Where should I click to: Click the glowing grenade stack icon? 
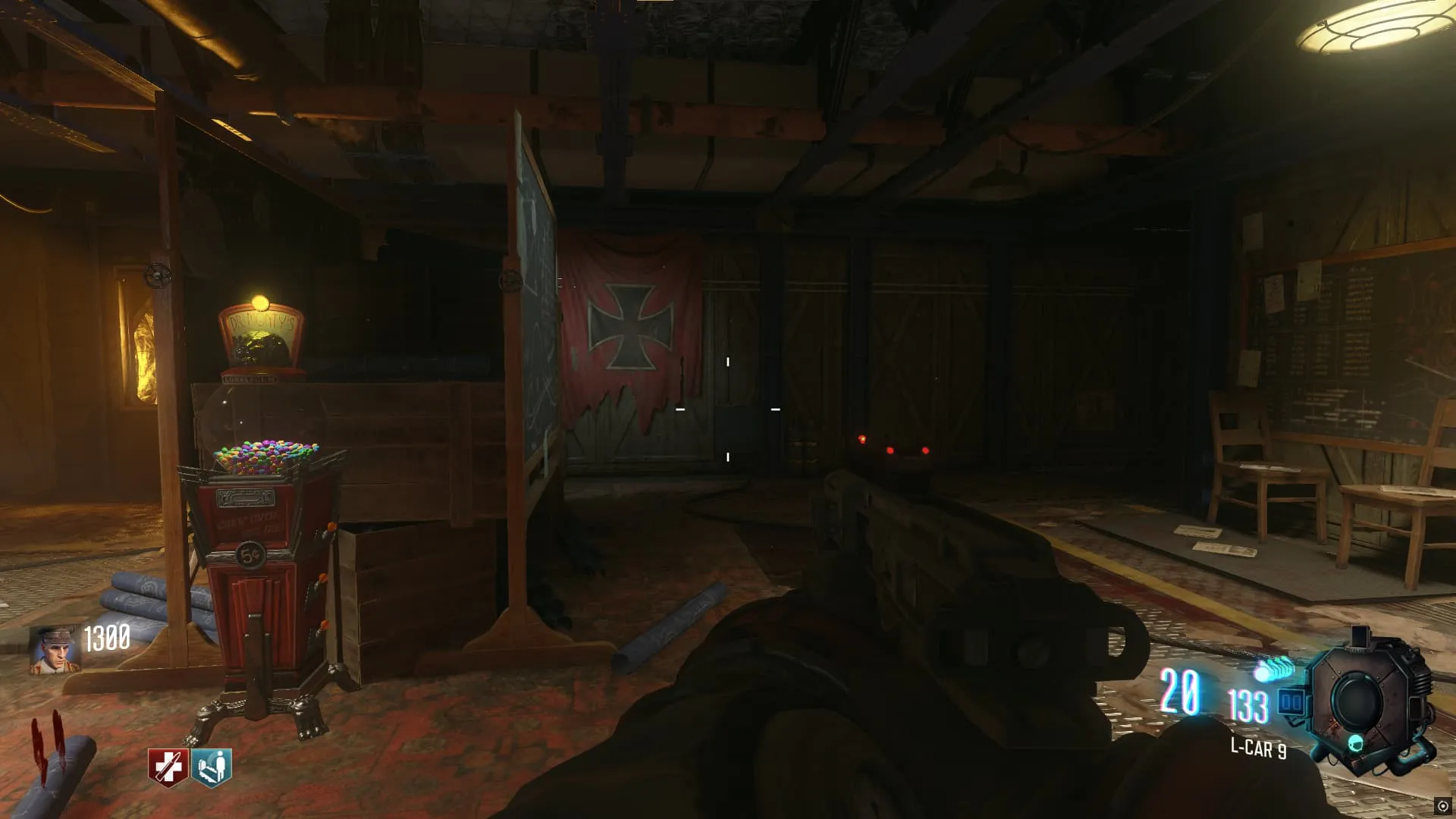[1275, 670]
